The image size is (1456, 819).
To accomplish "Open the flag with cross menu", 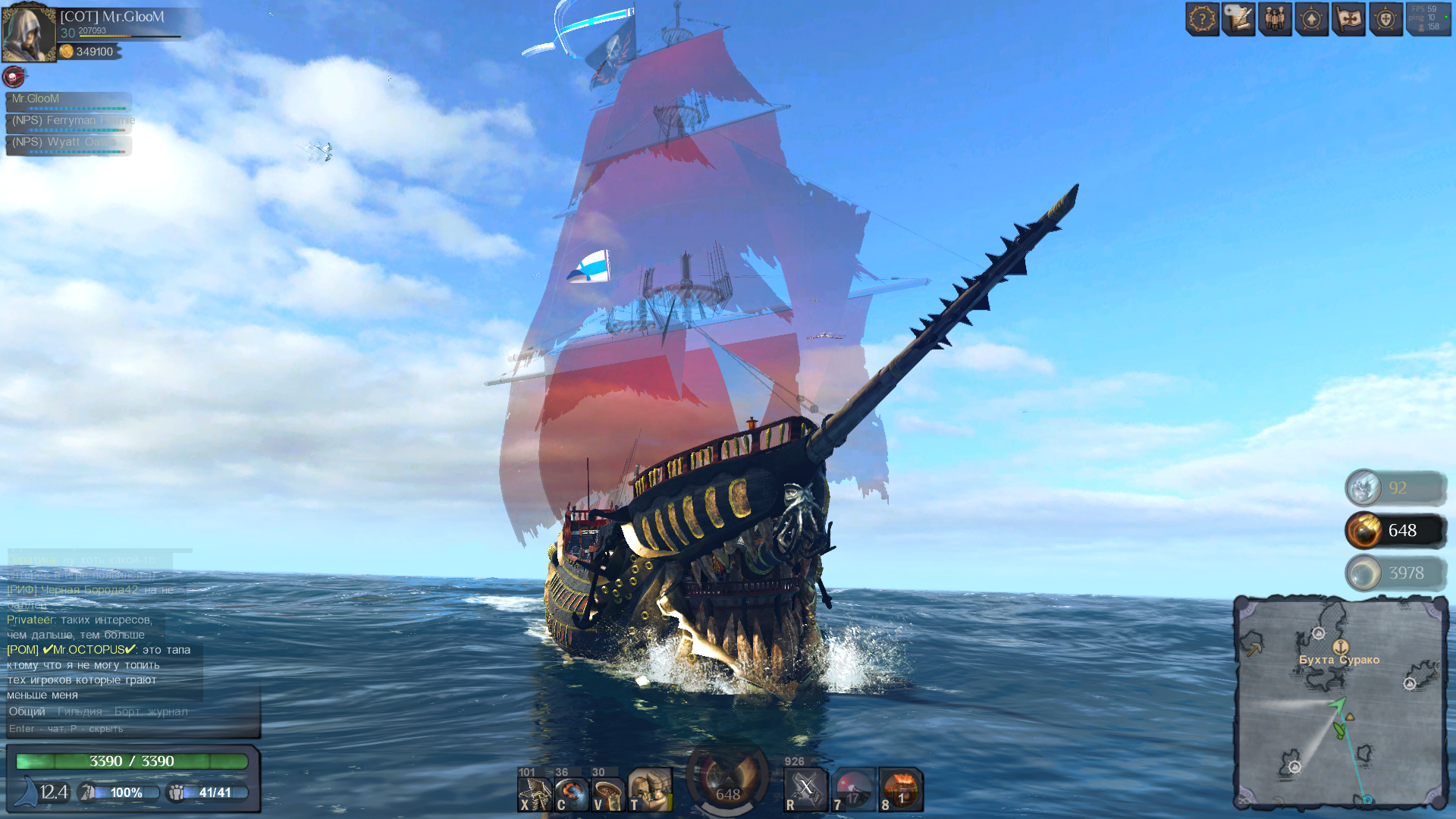I will 1348,19.
